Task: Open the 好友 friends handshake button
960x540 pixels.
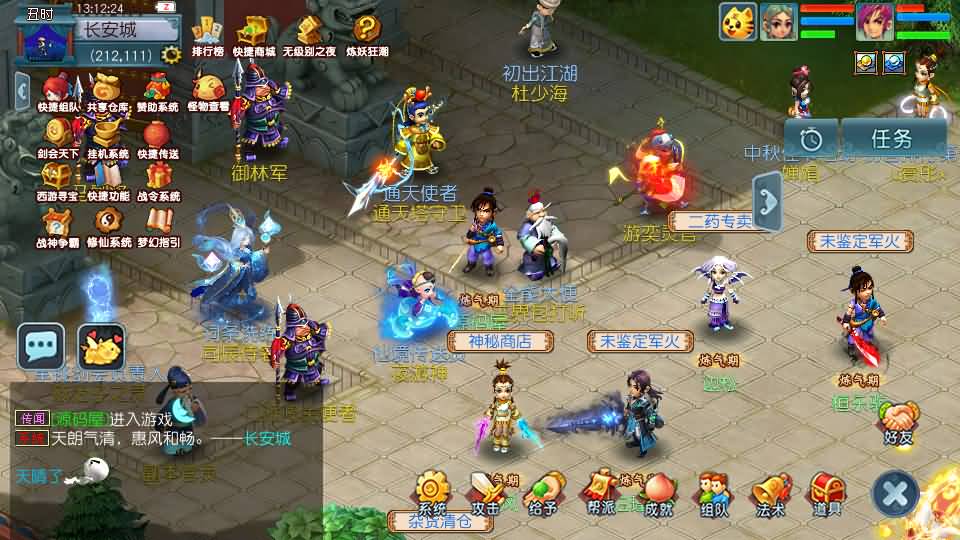Action: pyautogui.click(x=899, y=420)
